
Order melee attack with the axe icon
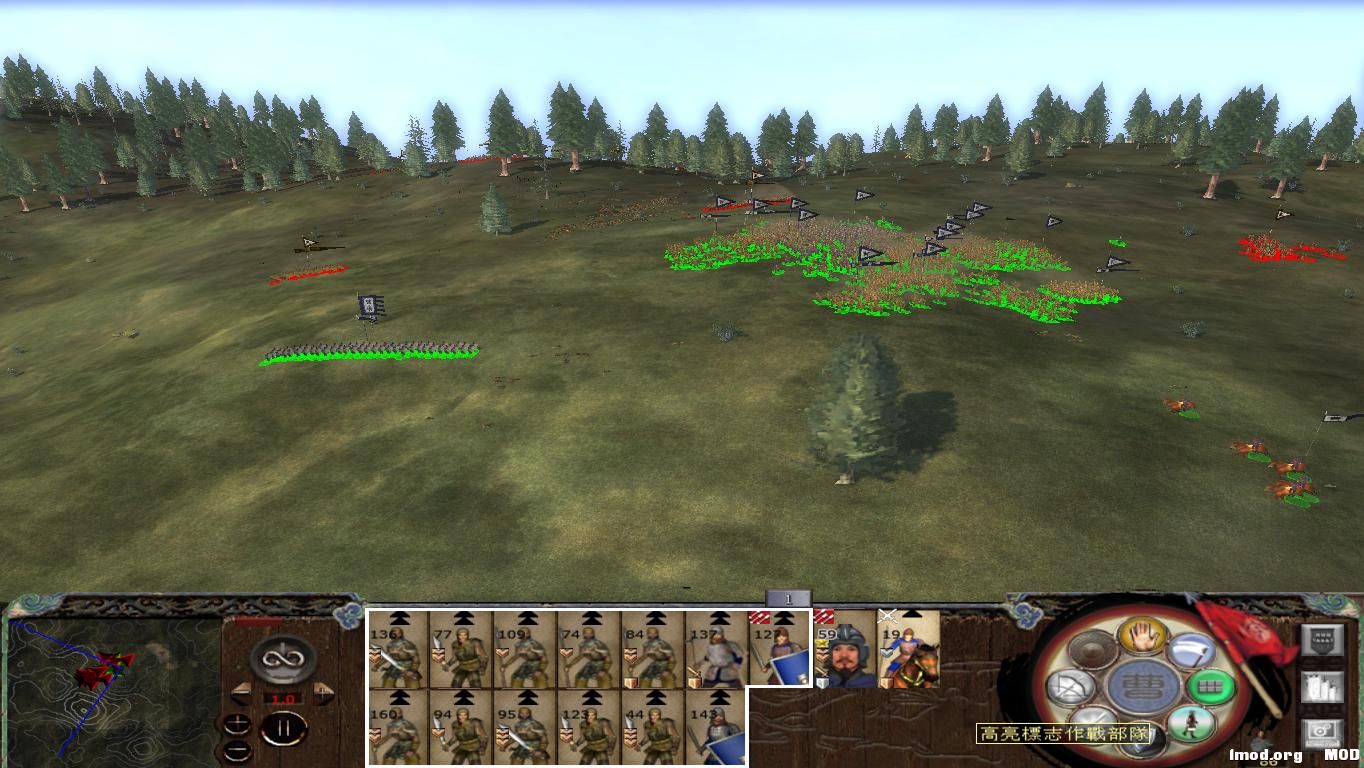click(x=1190, y=650)
